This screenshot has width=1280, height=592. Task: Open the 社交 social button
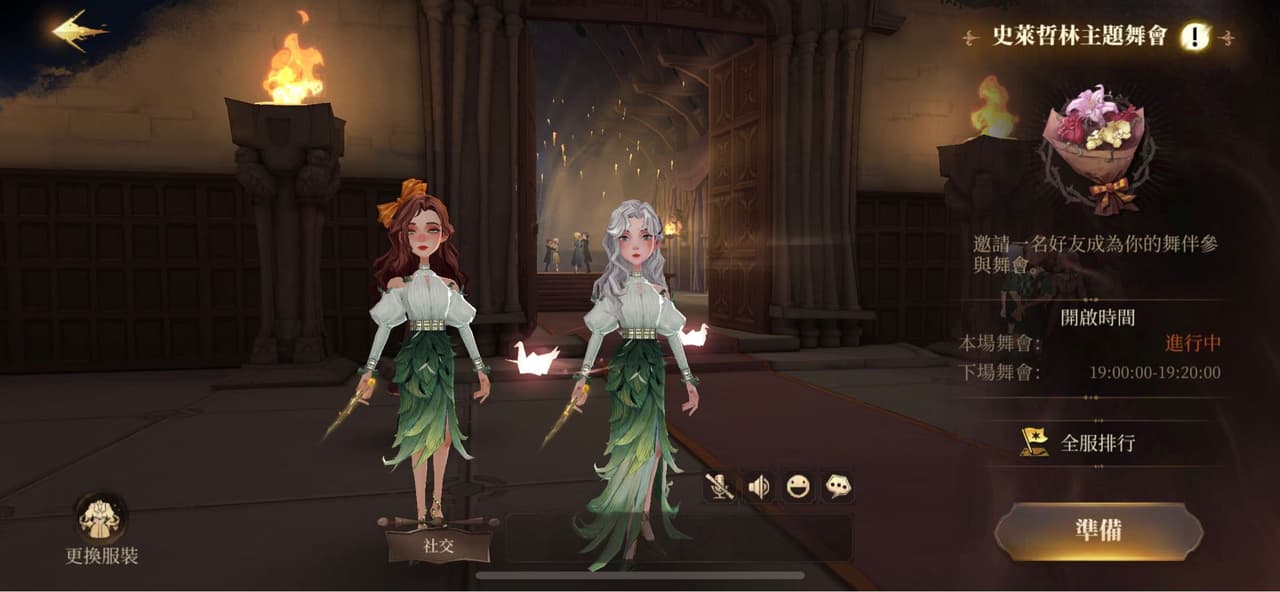point(439,546)
